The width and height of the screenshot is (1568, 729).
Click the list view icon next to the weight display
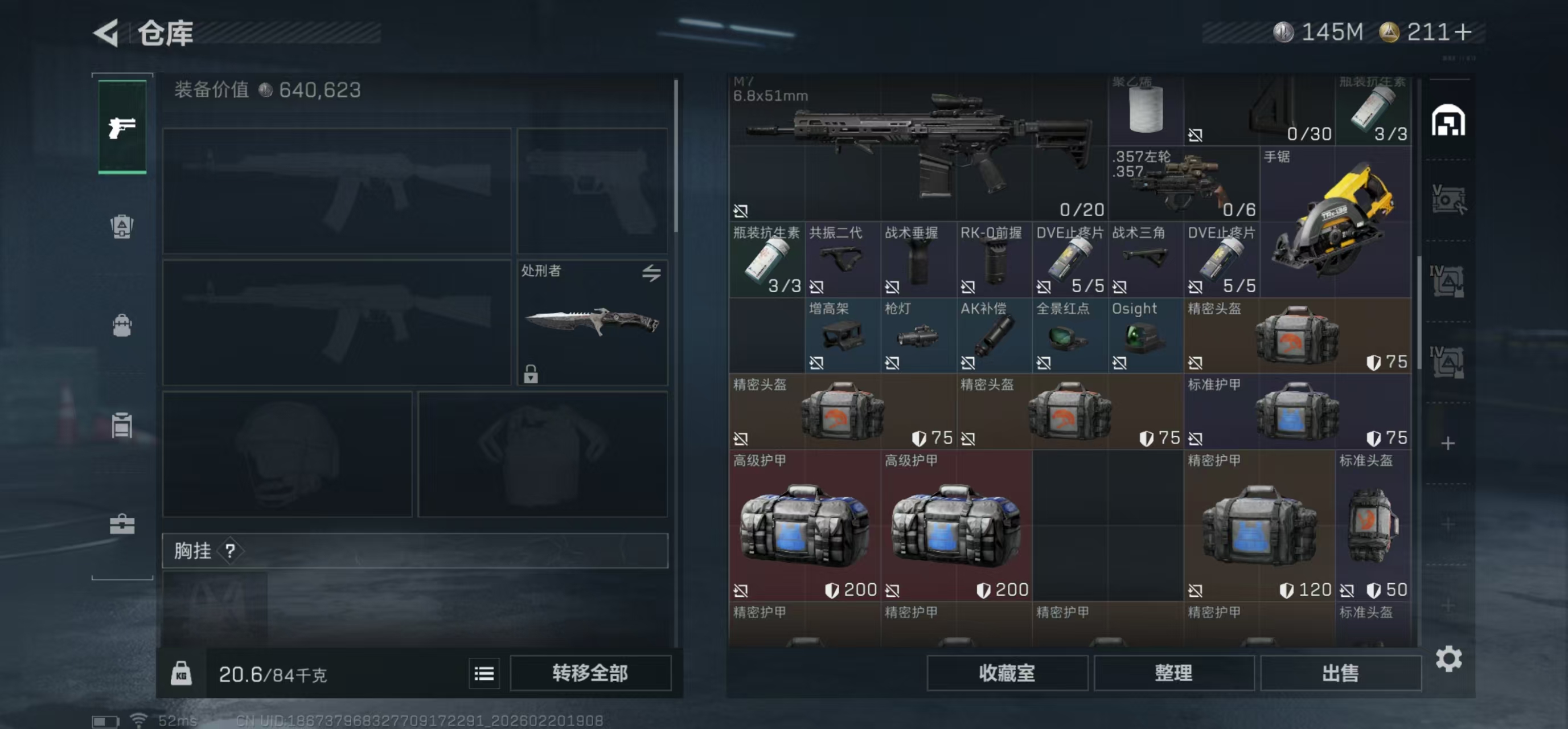(x=484, y=673)
